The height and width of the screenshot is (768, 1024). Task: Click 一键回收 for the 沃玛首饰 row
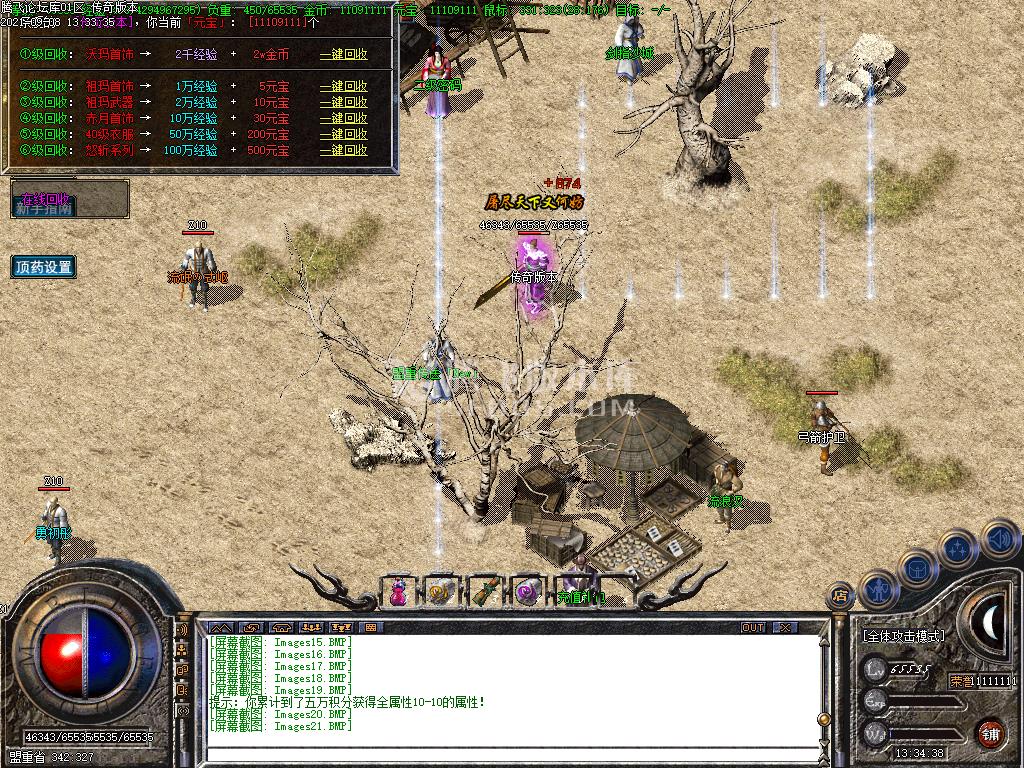(343, 54)
